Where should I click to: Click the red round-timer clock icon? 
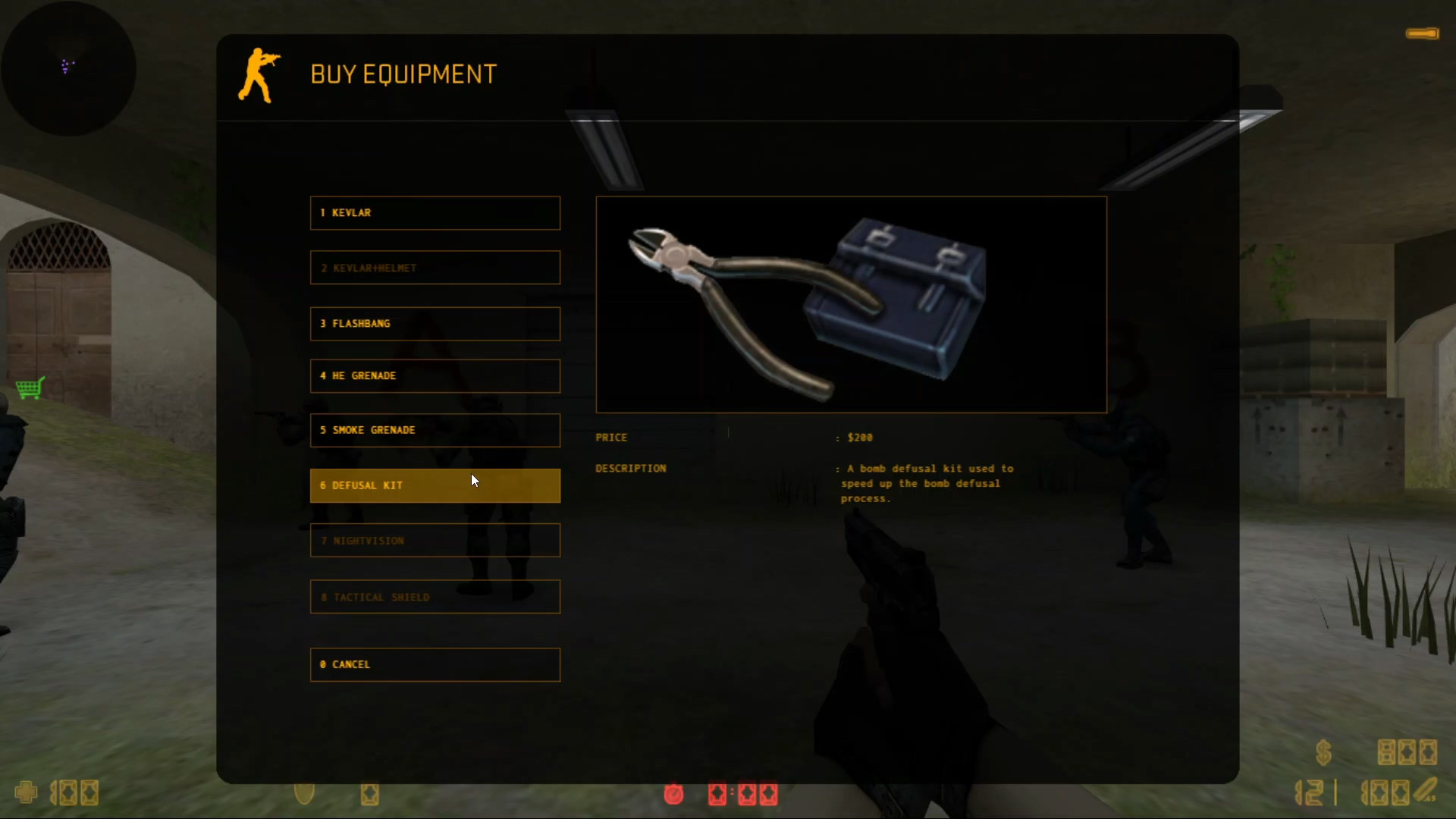tap(673, 794)
